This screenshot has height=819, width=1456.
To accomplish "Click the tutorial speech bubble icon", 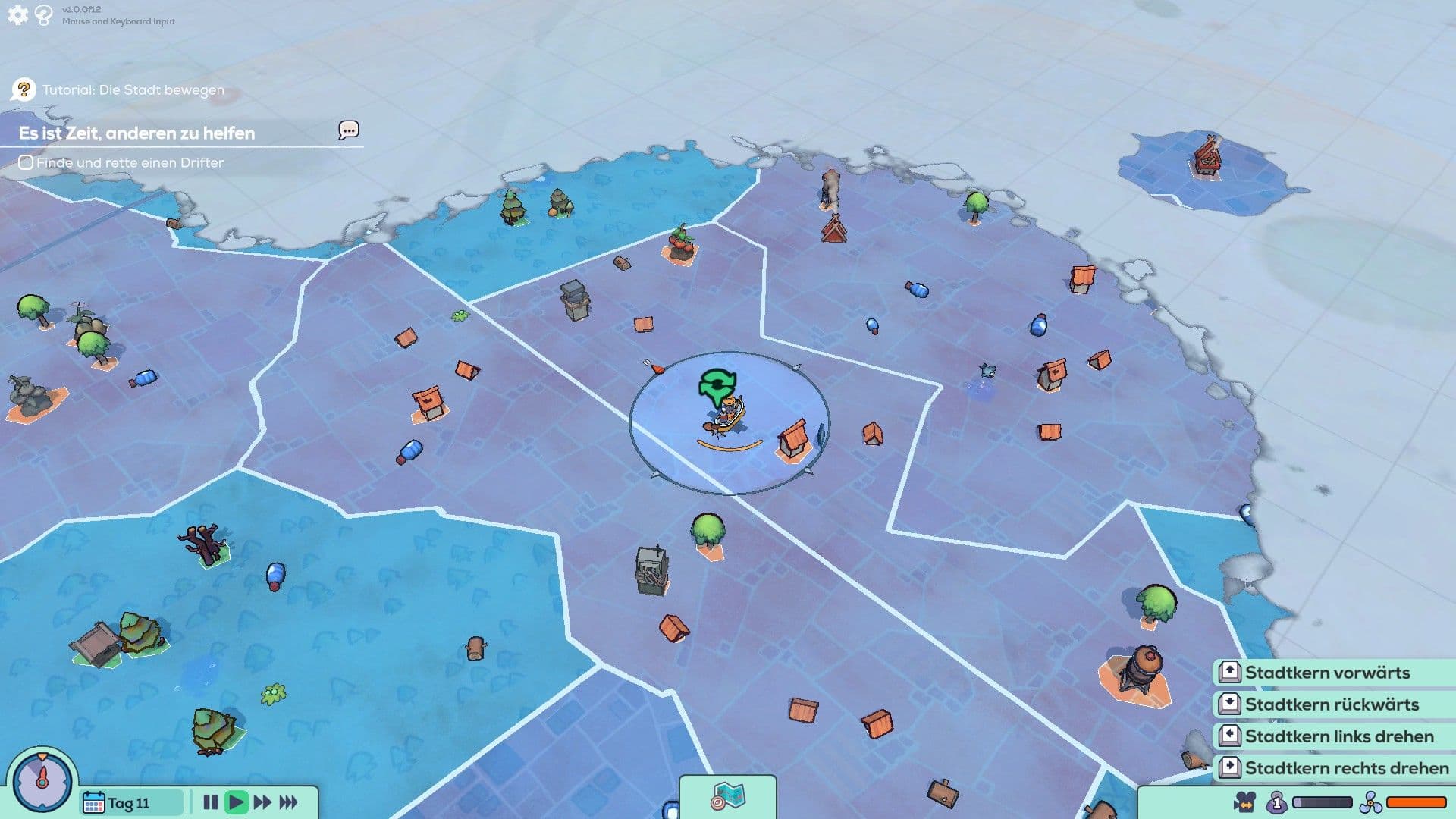I will [x=25, y=89].
